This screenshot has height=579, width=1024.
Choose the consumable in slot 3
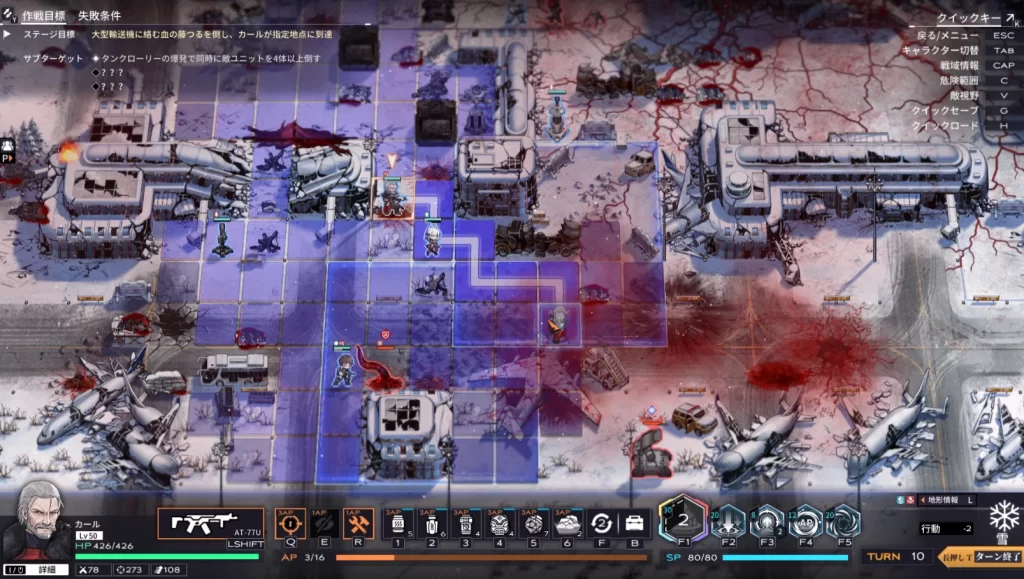pos(463,523)
